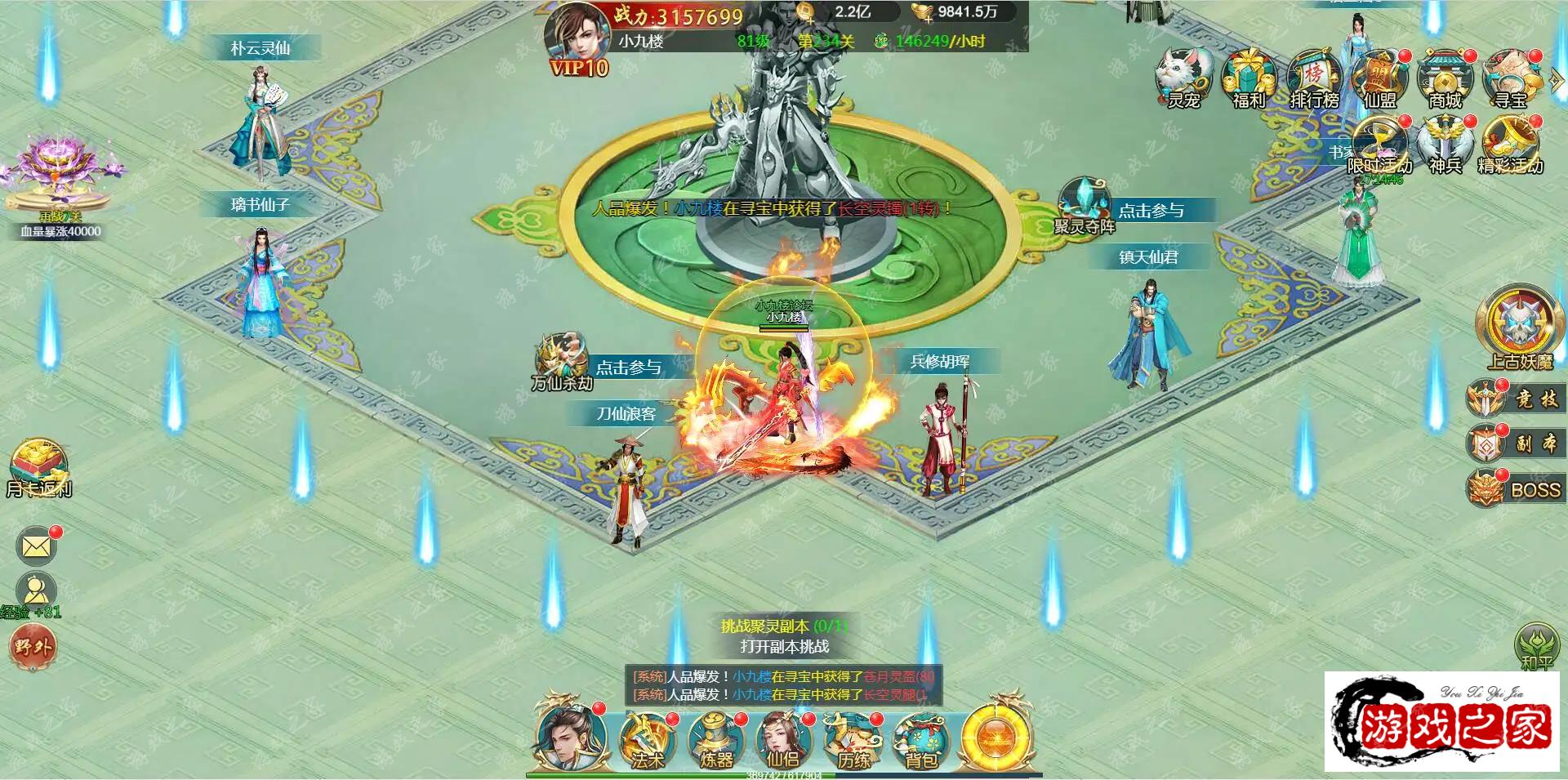Image resolution: width=1568 pixels, height=780 pixels.
Task: Open the 限时活动 hourglass event
Action: click(1379, 145)
